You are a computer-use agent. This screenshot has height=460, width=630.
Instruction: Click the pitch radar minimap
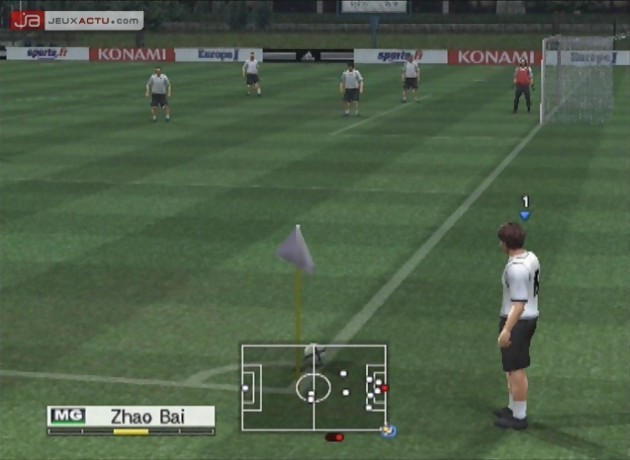(313, 388)
